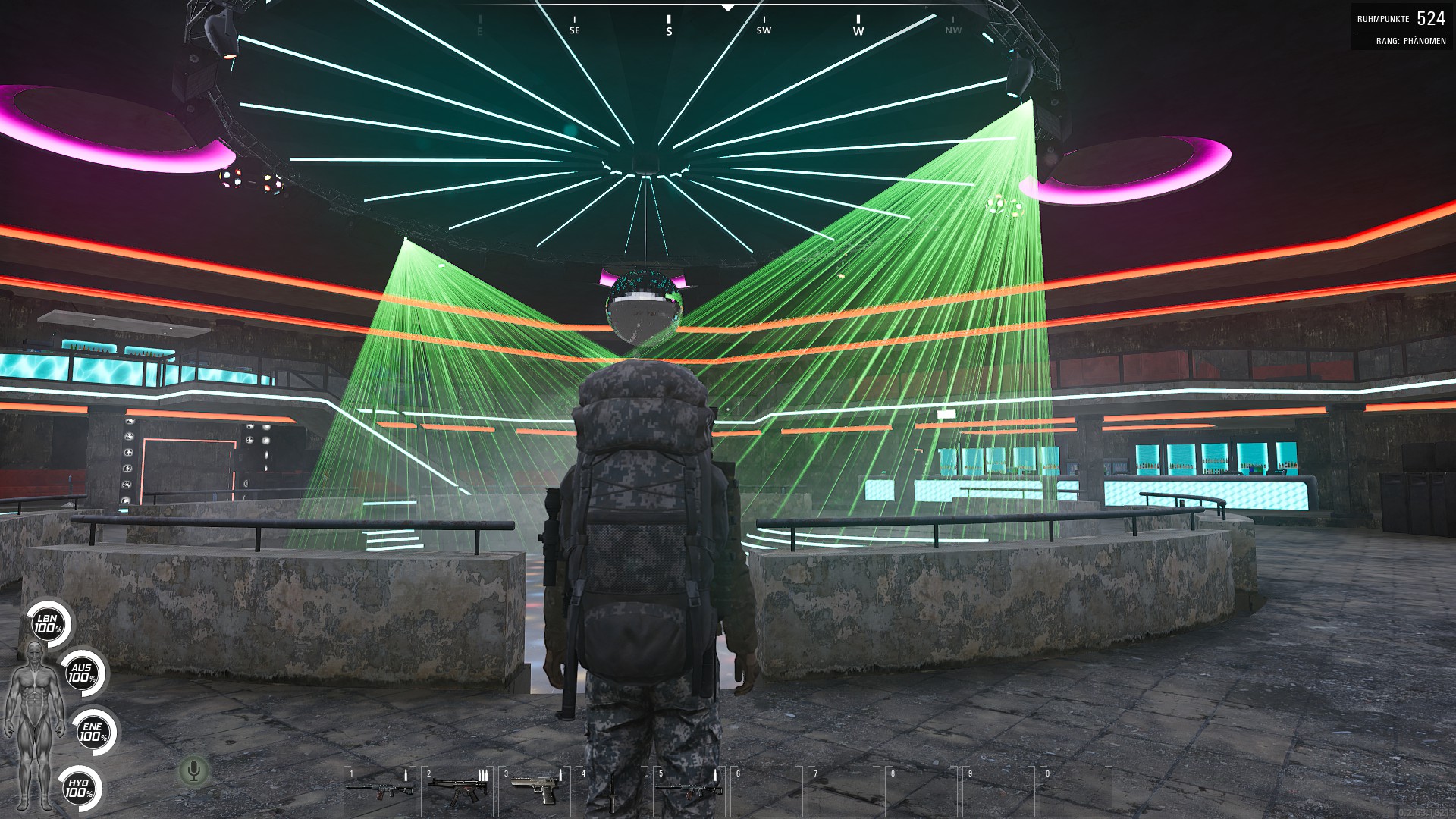Select the Desert Eagle pistol slot
Viewport: 1456px width, 819px height.
pyautogui.click(x=535, y=789)
